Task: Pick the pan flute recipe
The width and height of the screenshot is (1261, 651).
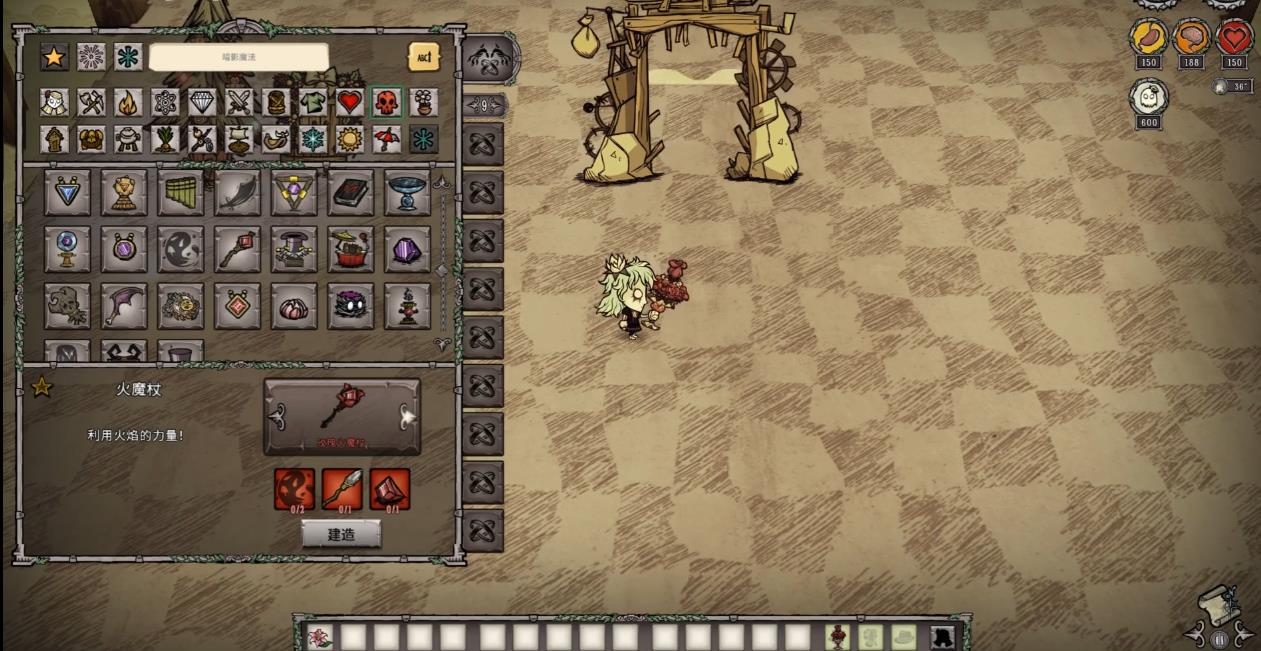Action: coord(180,192)
